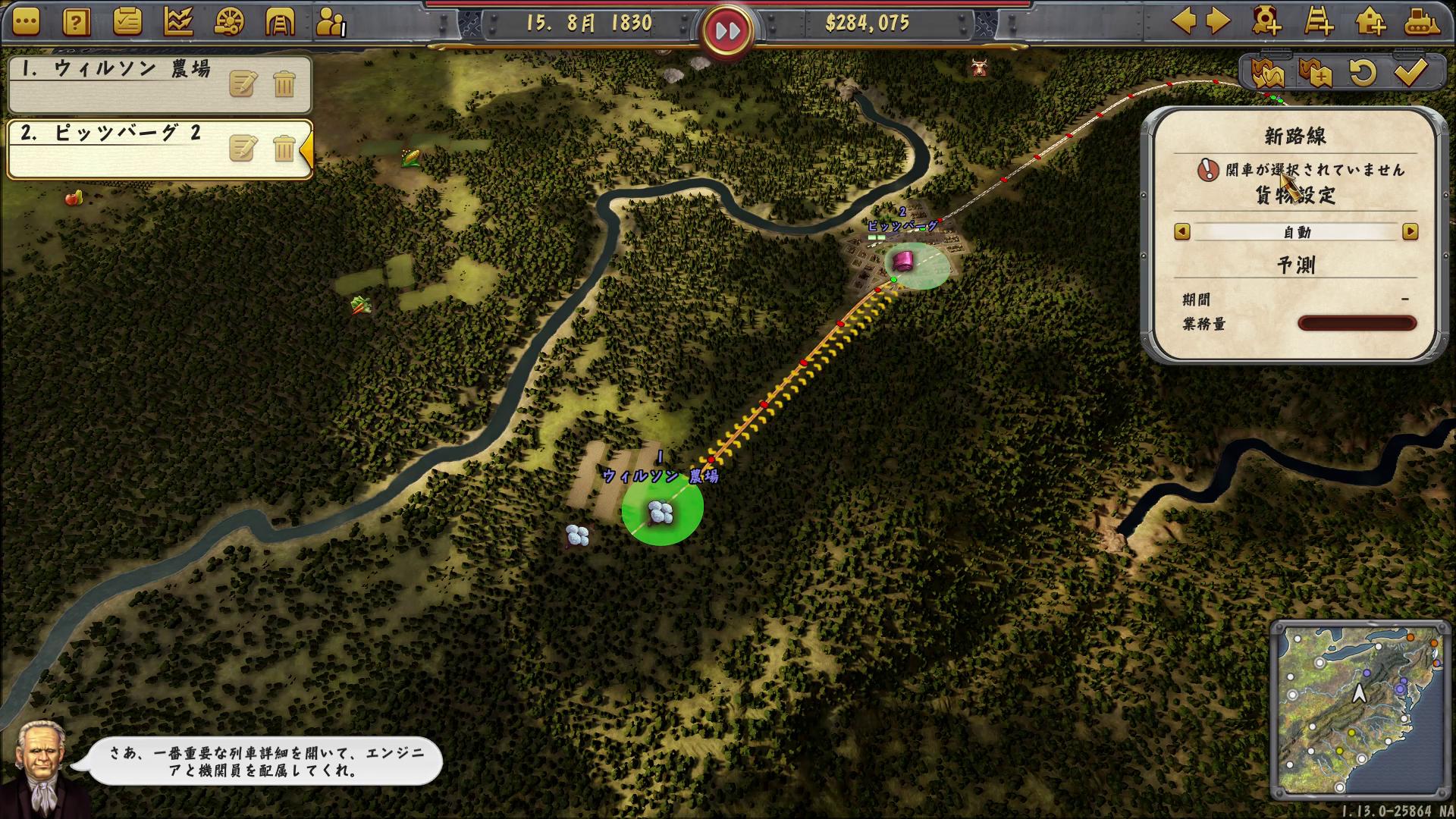Select the right arrow in top toolbar
The width and height of the screenshot is (1456, 819).
pos(1218,20)
